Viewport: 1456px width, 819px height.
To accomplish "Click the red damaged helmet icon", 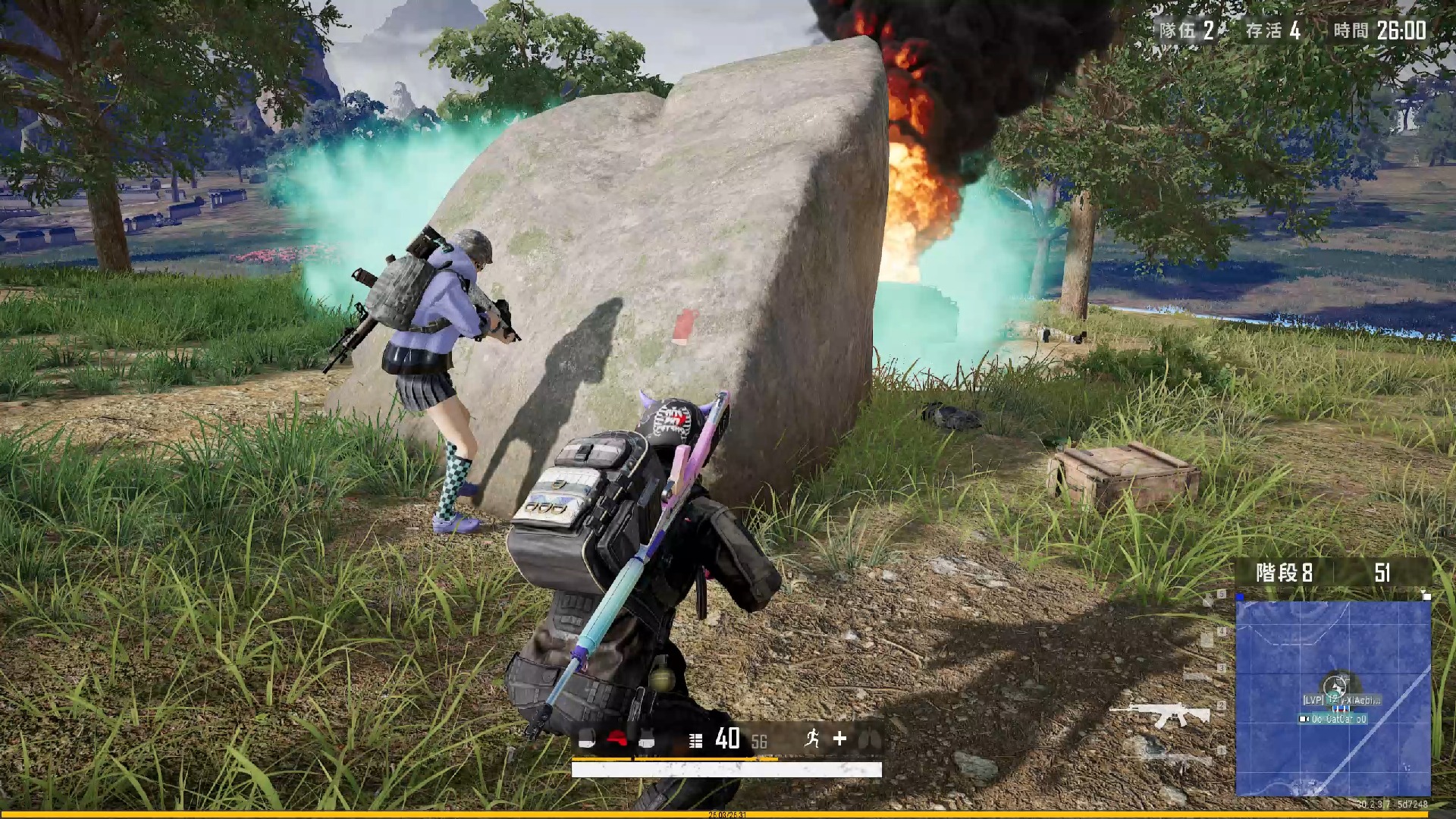I will pos(617,739).
